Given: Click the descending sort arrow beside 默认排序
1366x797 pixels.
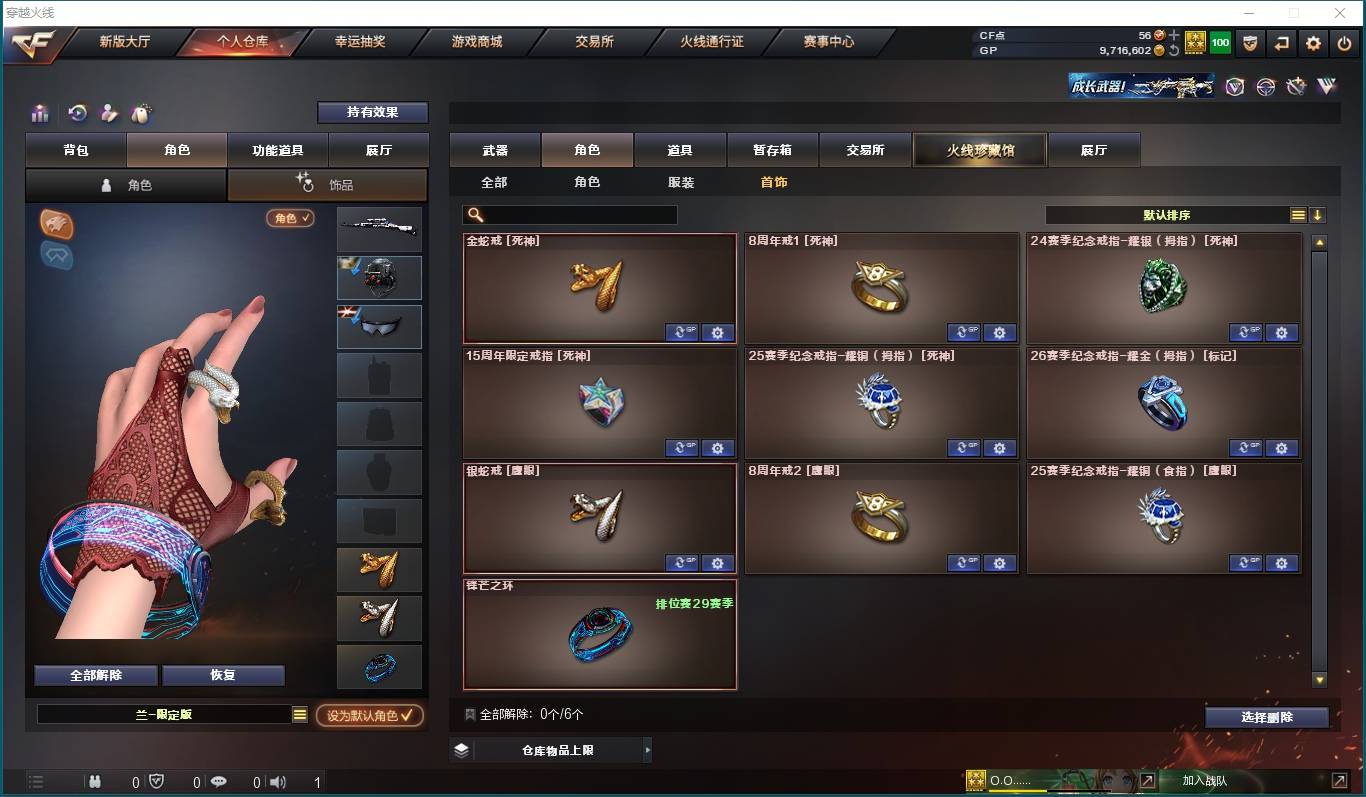Looking at the screenshot, I should click(x=1318, y=214).
